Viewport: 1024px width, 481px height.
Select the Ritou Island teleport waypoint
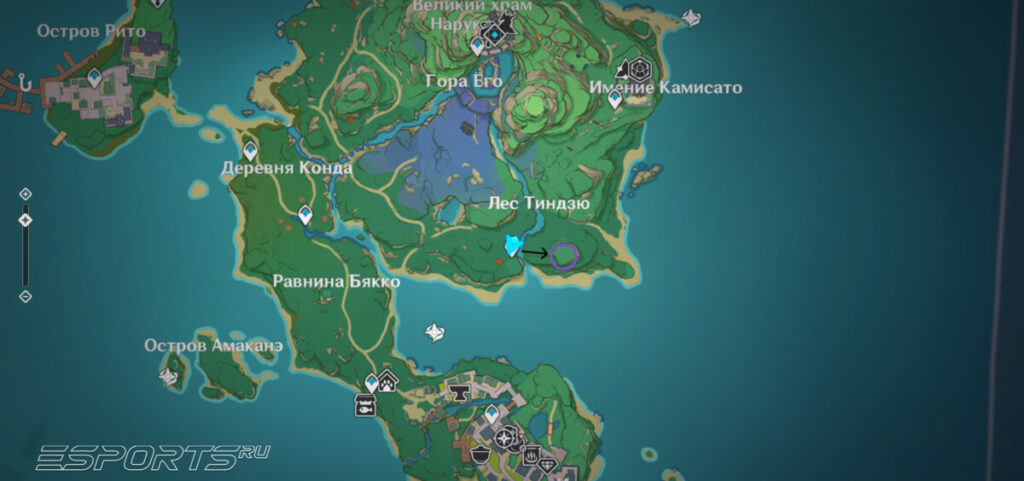[95, 77]
